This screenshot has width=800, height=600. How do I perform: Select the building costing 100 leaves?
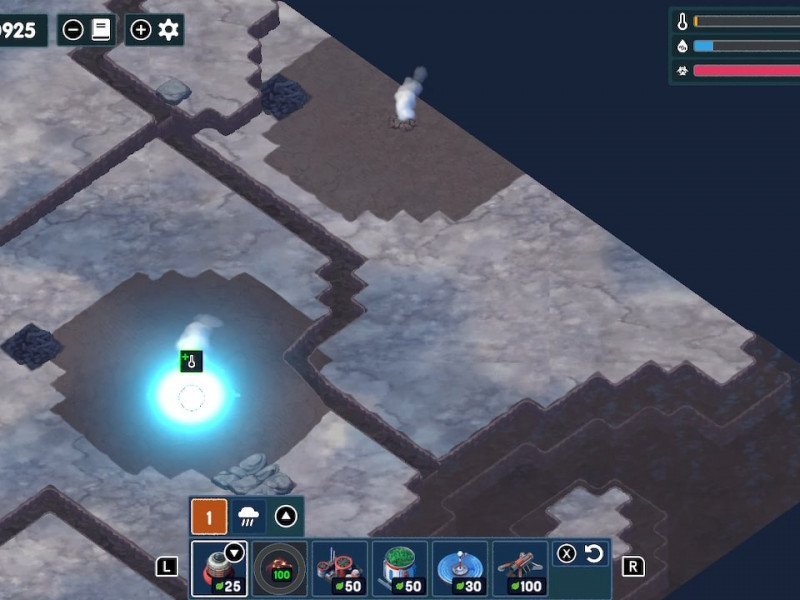pyautogui.click(x=519, y=569)
